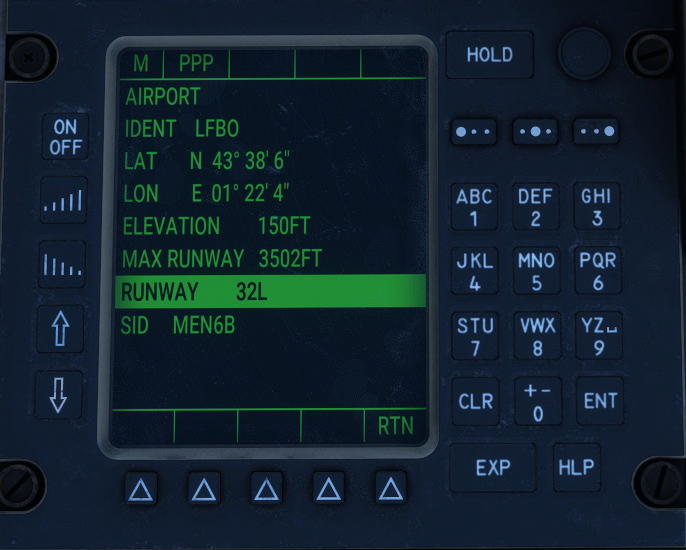The image size is (686, 550).
Task: Select the DEF 2 keypad key
Action: pos(536,207)
